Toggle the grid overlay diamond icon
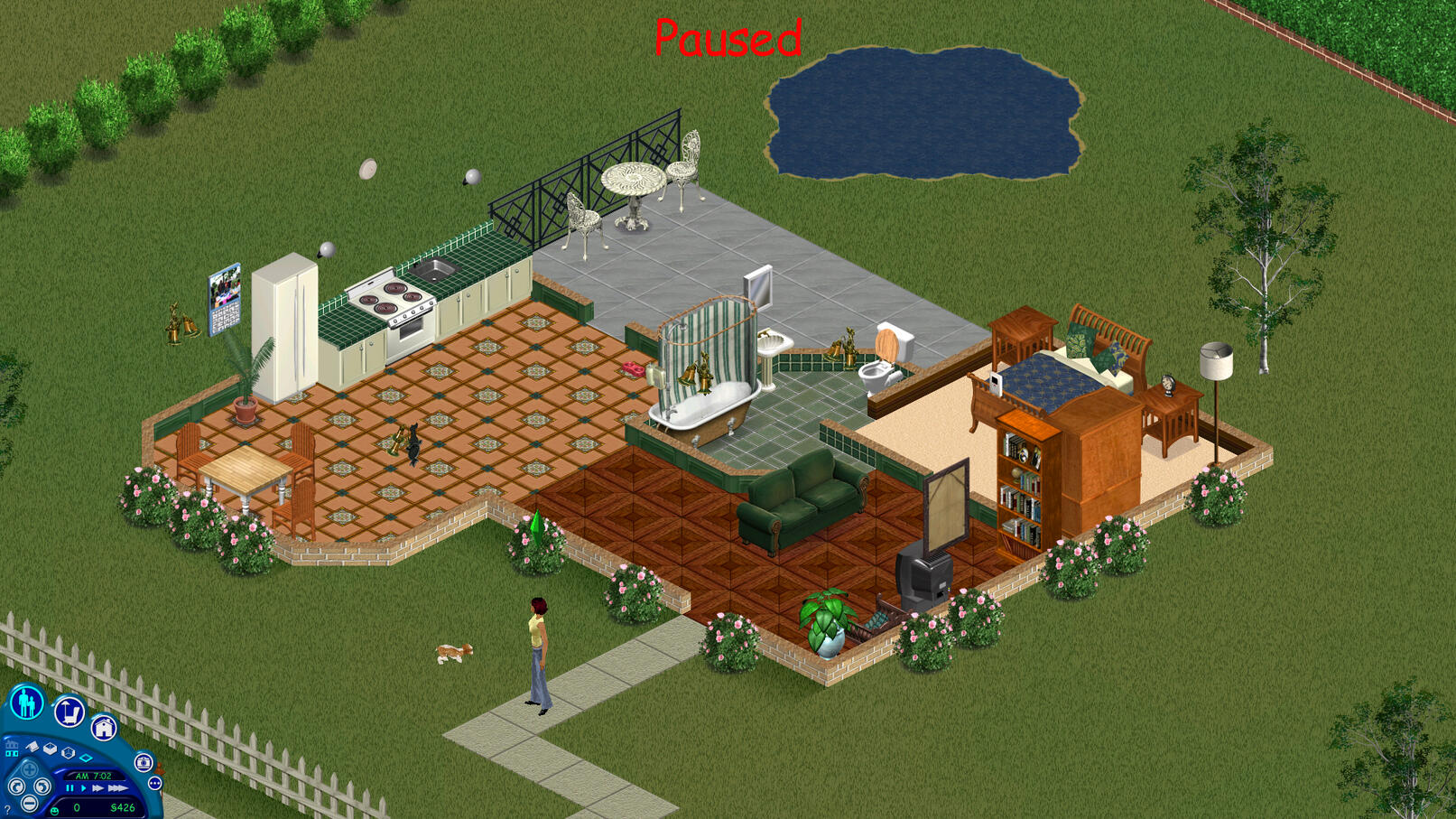This screenshot has height=819, width=1456. pyautogui.click(x=87, y=758)
